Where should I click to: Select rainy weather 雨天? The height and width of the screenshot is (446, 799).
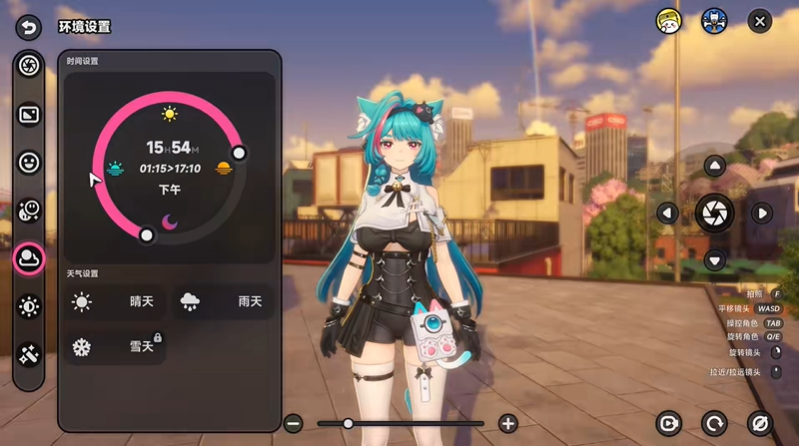(223, 301)
